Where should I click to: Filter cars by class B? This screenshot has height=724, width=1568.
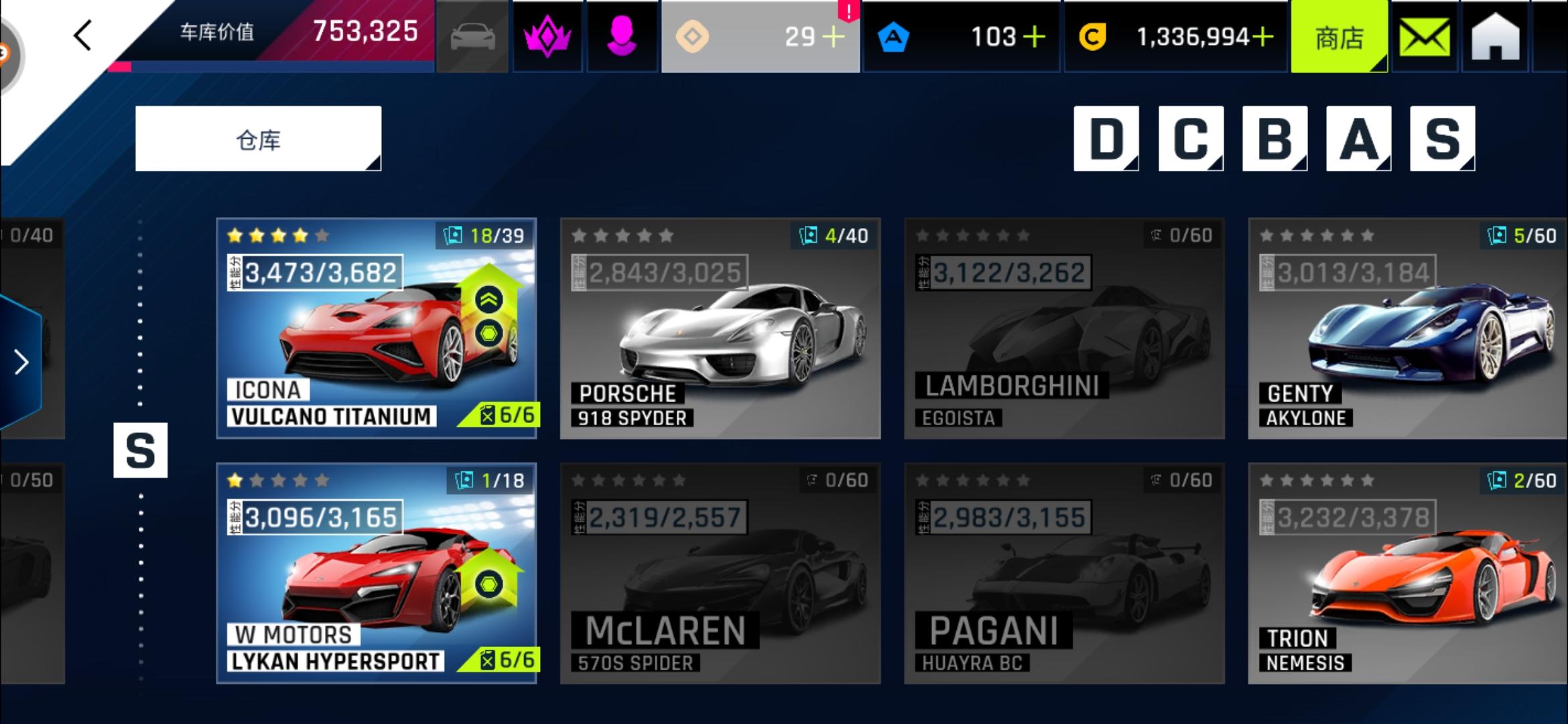click(1275, 139)
